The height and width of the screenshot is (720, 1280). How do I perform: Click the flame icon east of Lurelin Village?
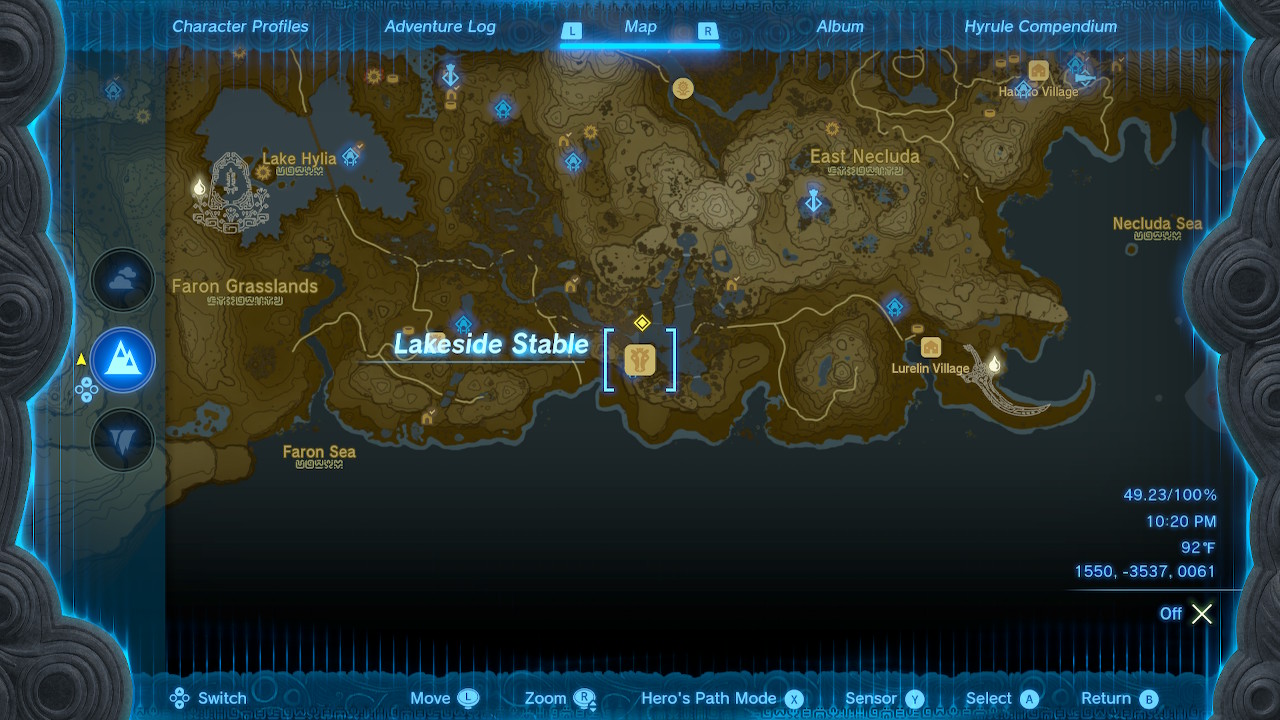[994, 363]
